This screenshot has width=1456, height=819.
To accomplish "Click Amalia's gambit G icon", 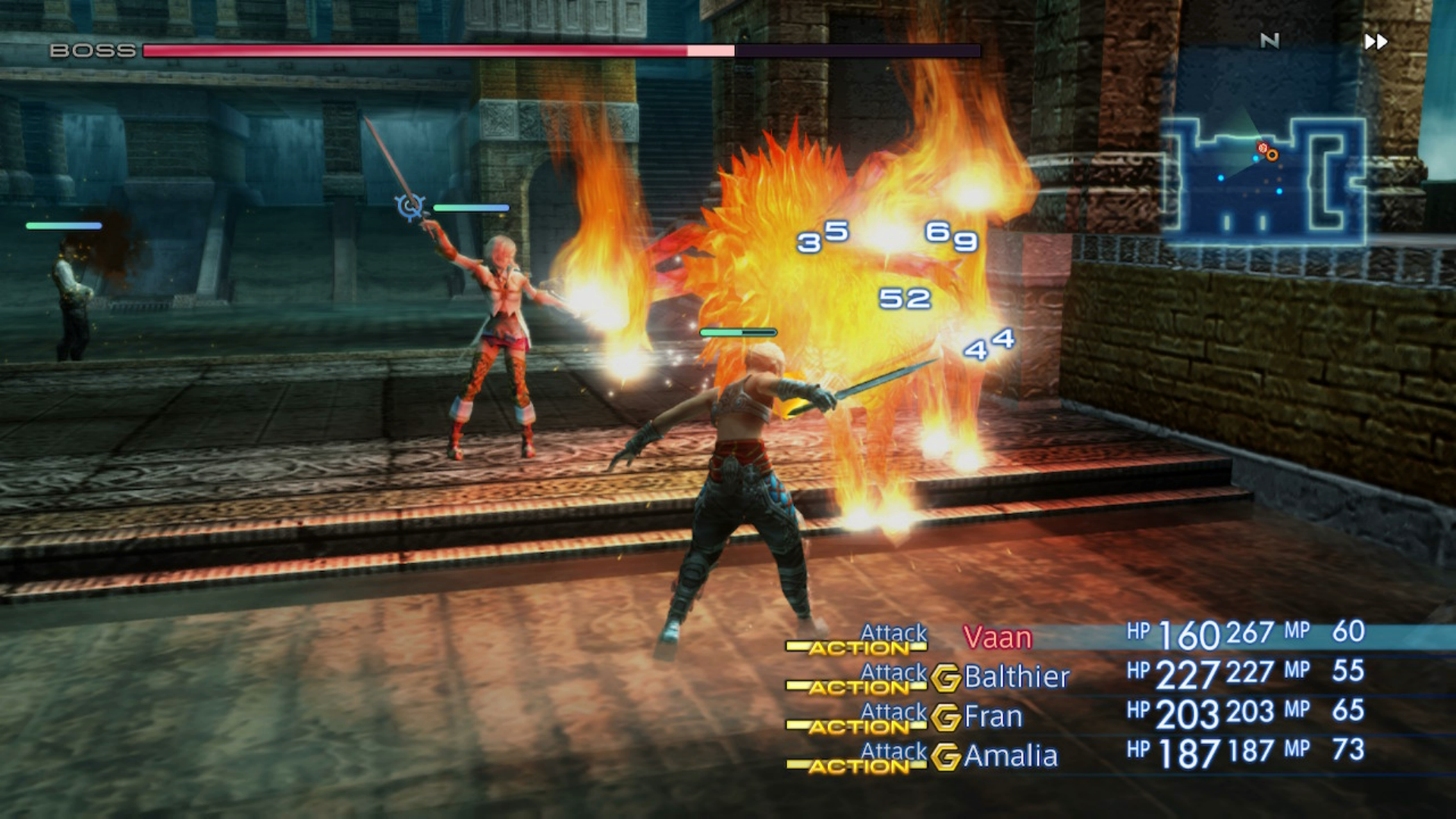I will pyautogui.click(x=946, y=757).
